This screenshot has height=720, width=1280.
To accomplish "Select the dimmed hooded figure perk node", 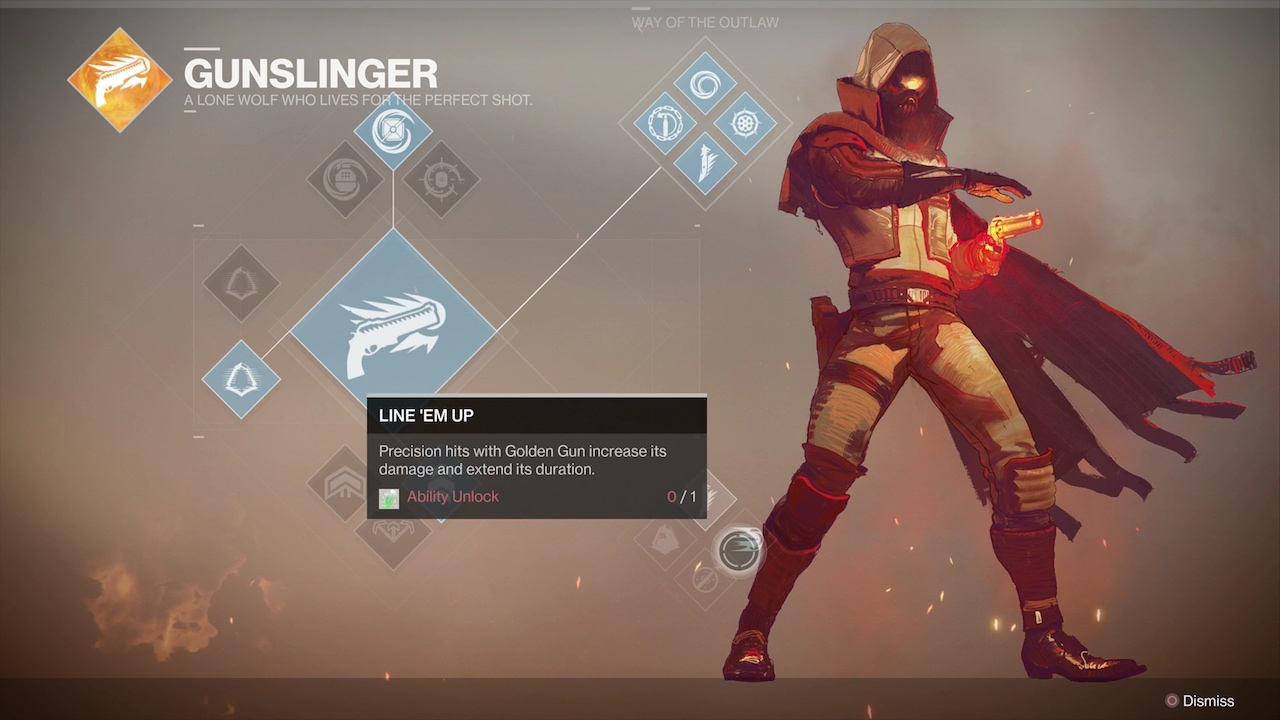I will [x=666, y=541].
